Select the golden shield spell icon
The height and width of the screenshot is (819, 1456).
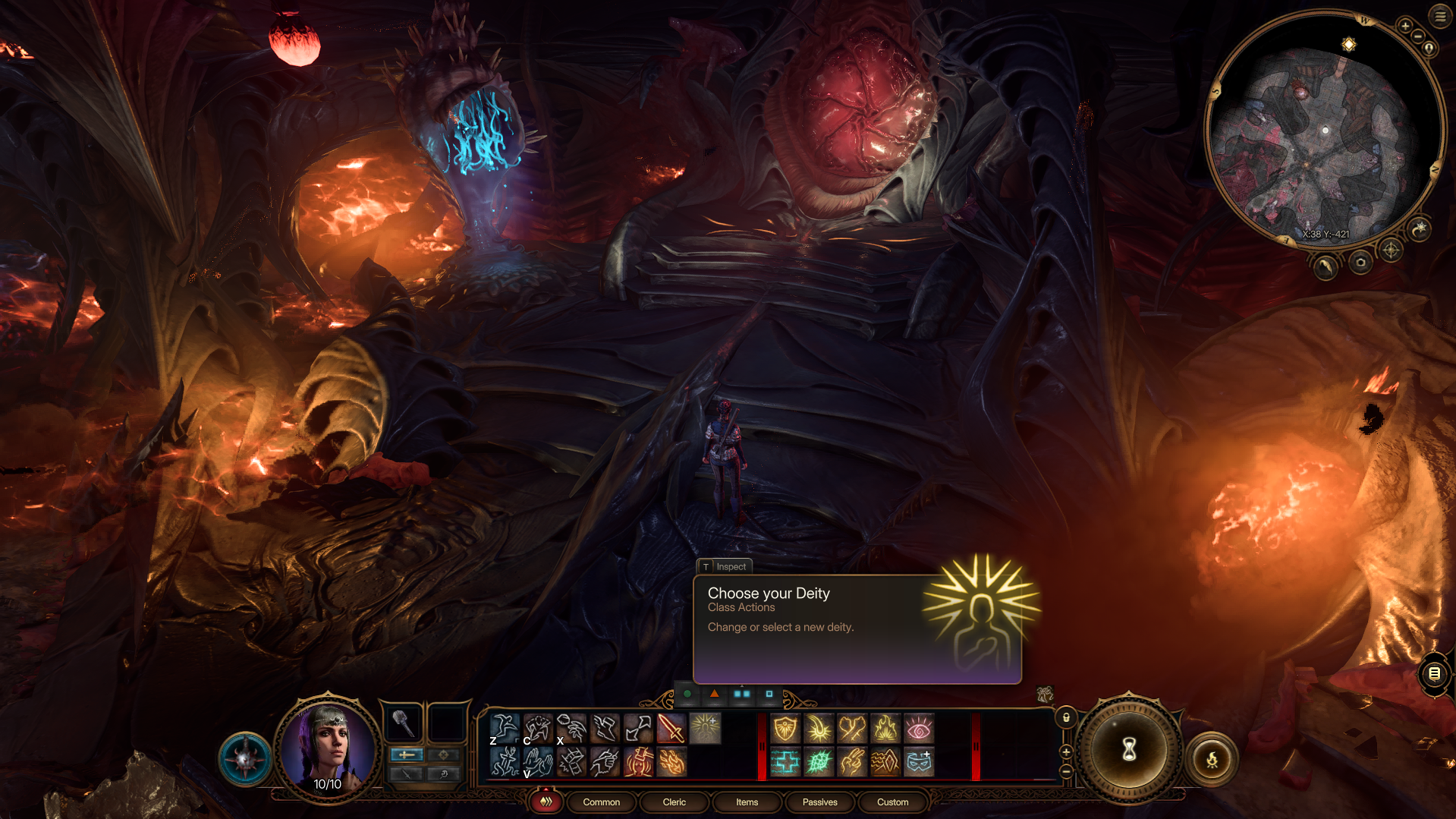[x=785, y=729]
